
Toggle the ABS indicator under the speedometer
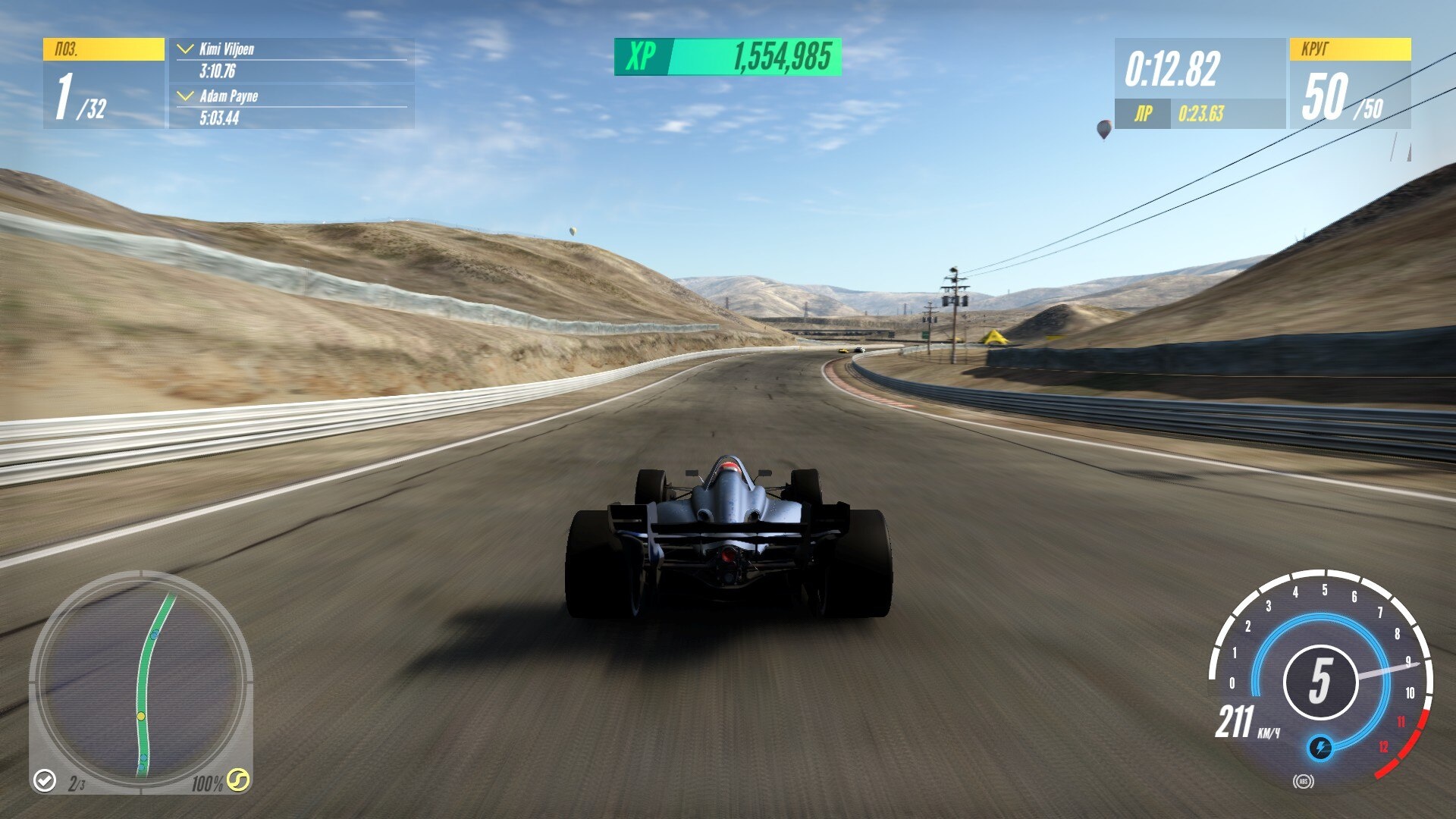(1304, 781)
